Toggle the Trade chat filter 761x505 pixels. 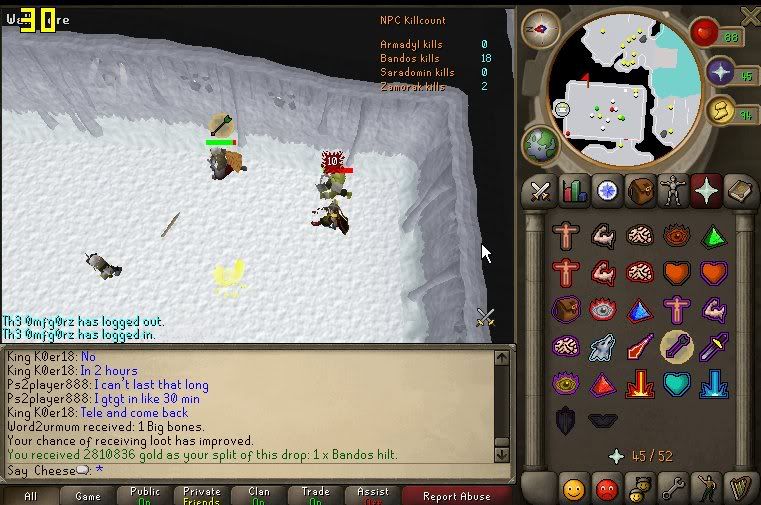click(316, 495)
